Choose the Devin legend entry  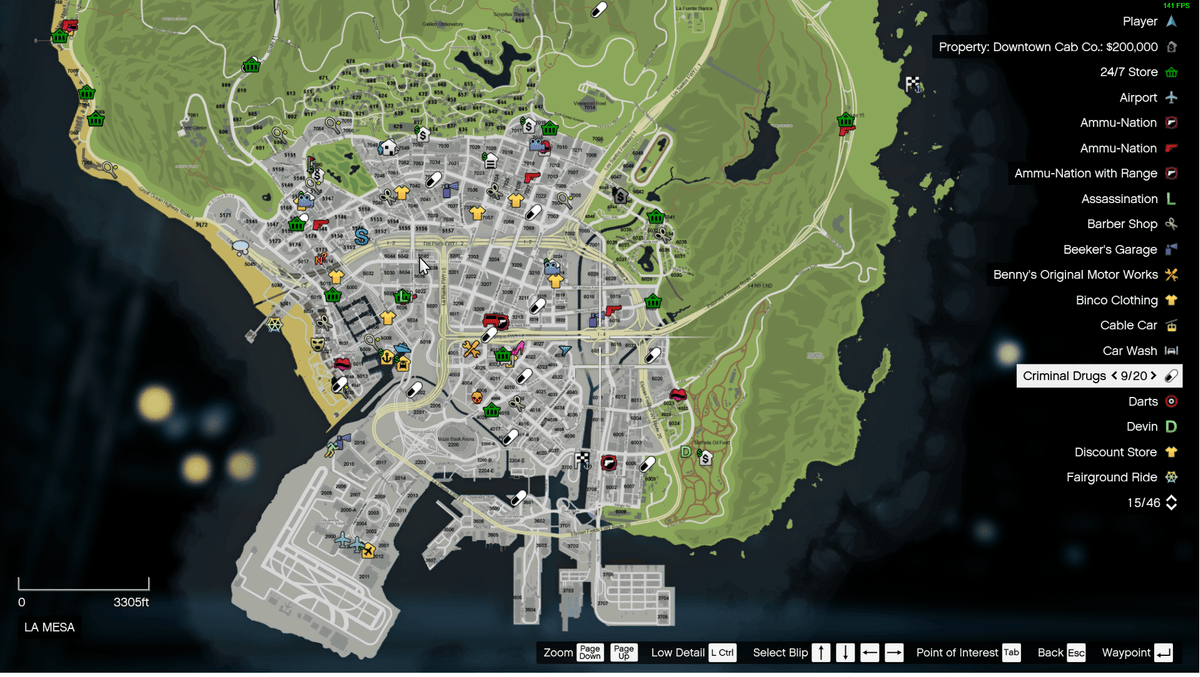(x=1142, y=427)
